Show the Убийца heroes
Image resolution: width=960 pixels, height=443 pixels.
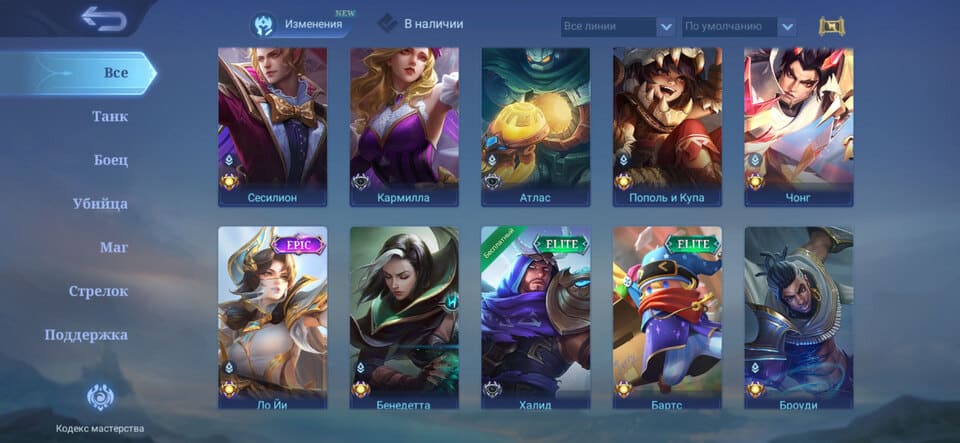click(x=100, y=204)
